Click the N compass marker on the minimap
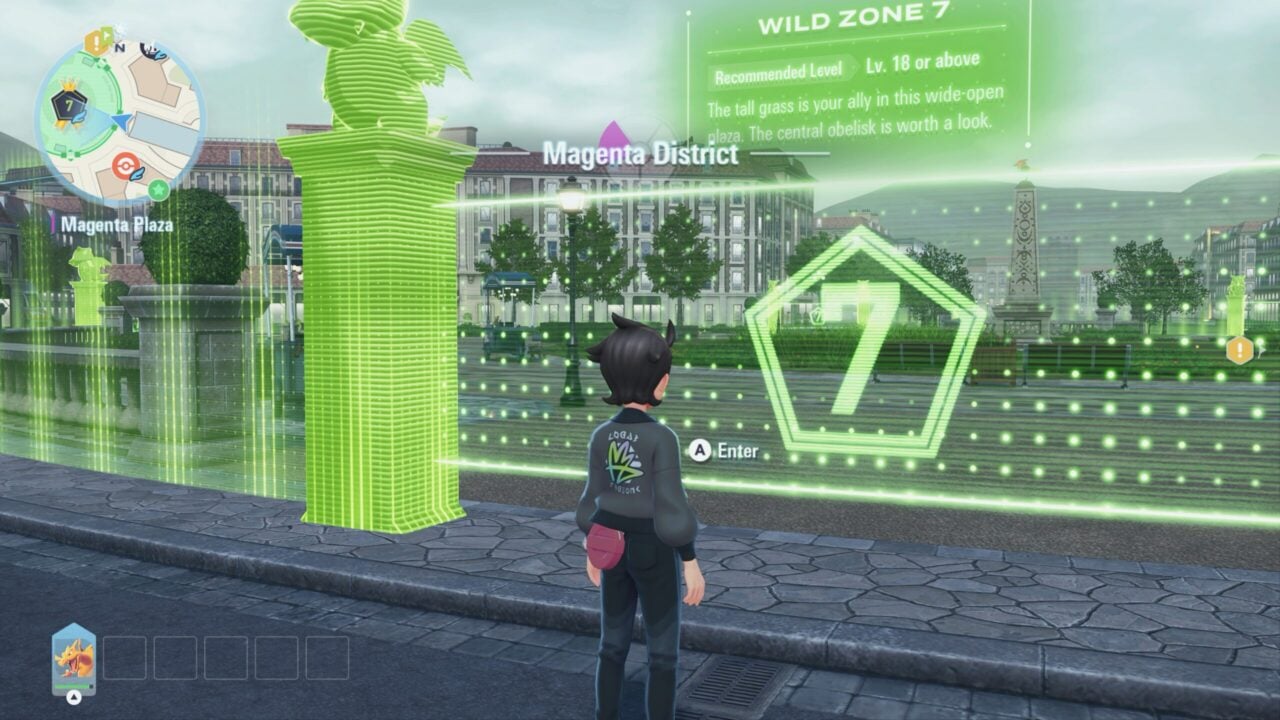 120,48
